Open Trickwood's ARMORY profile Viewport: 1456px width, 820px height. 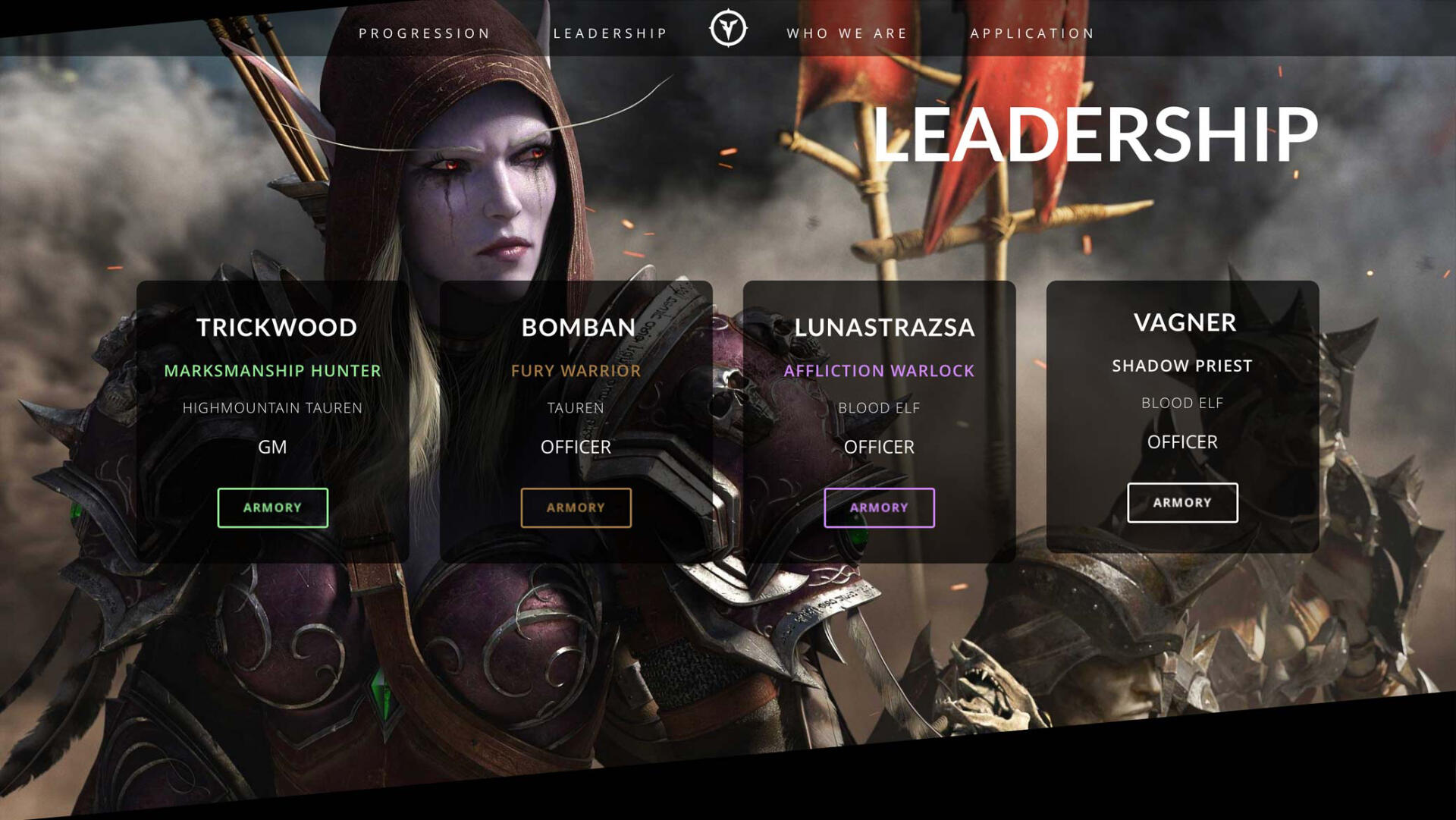272,507
